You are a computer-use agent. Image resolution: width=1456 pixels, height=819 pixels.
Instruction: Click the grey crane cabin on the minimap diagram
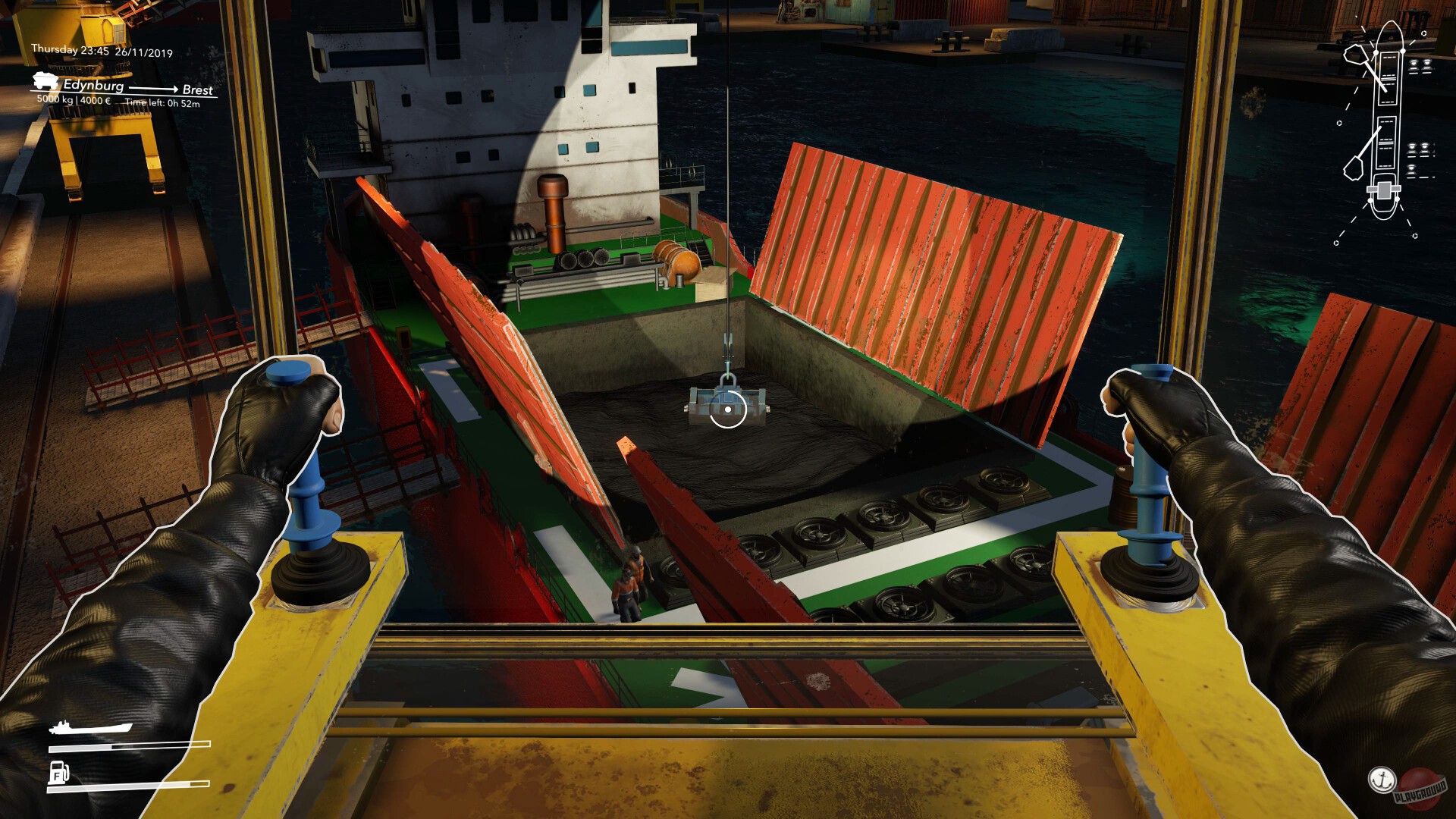[1385, 189]
